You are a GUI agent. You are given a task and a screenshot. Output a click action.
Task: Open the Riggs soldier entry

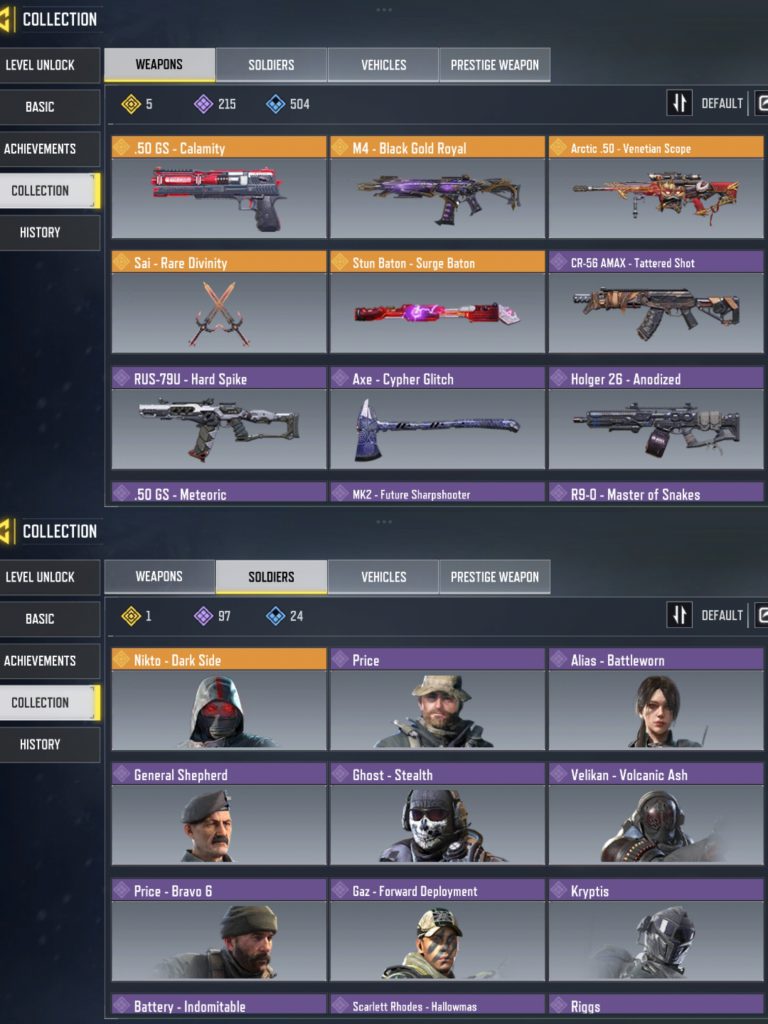pos(655,1005)
